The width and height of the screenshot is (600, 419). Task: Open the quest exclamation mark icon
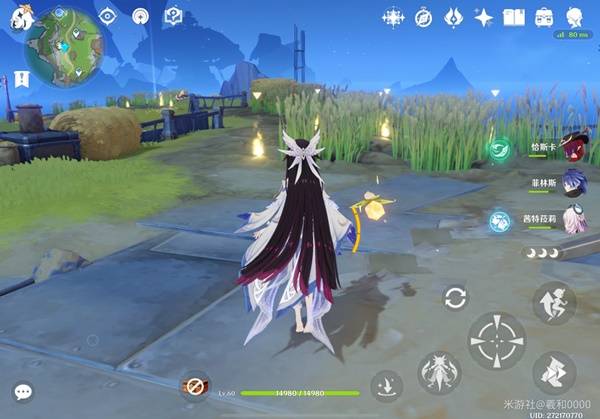(21, 78)
